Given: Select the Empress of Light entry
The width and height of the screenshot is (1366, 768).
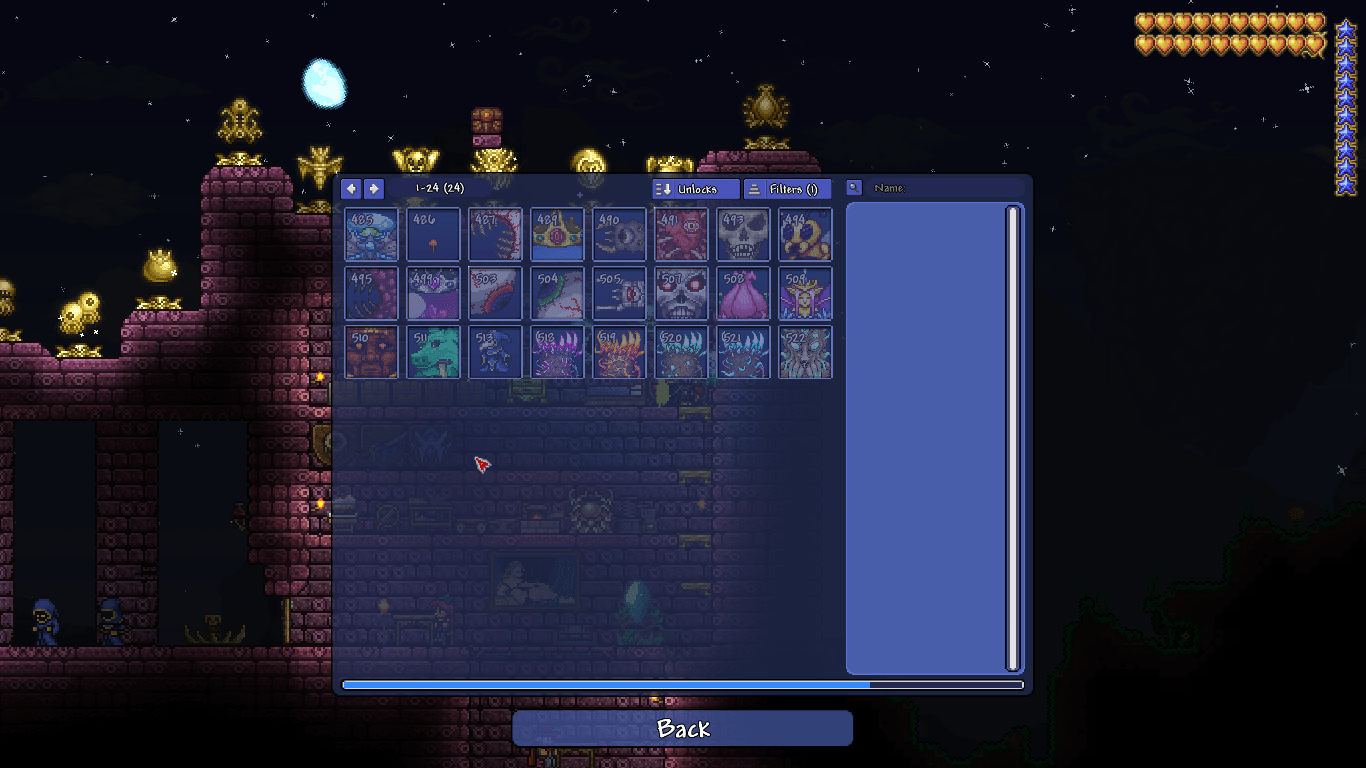Looking at the screenshot, I should pyautogui.click(x=805, y=293).
